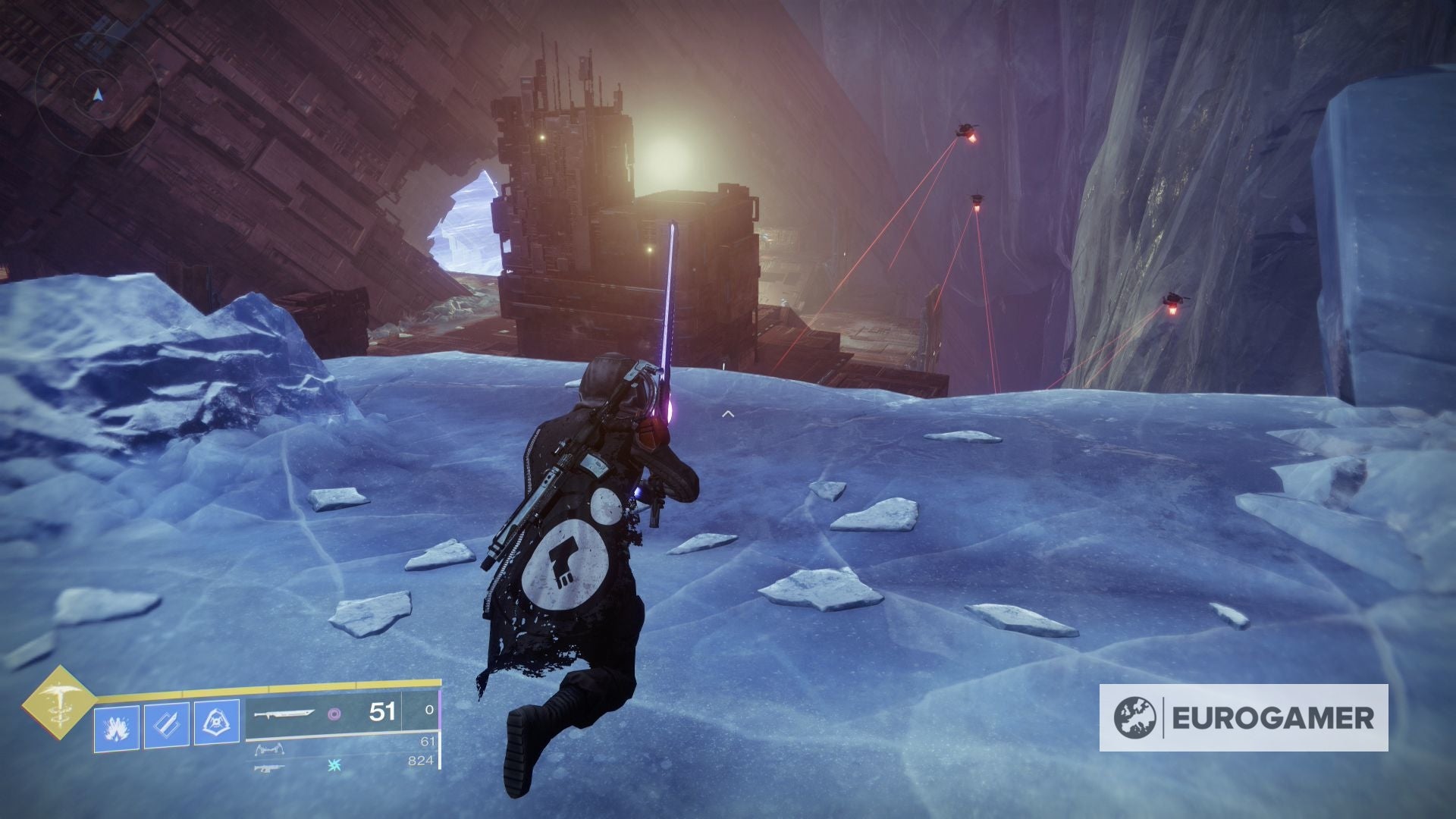Click the circular radar display
Screen dimensions: 1456x819
[x=97, y=95]
